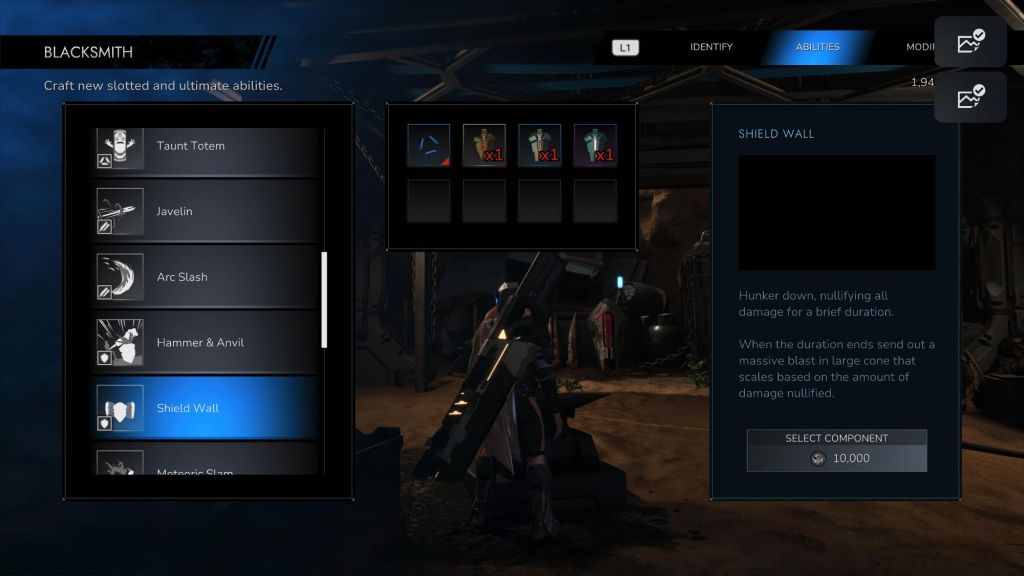Select the Taunt Totem ability

tap(205, 146)
